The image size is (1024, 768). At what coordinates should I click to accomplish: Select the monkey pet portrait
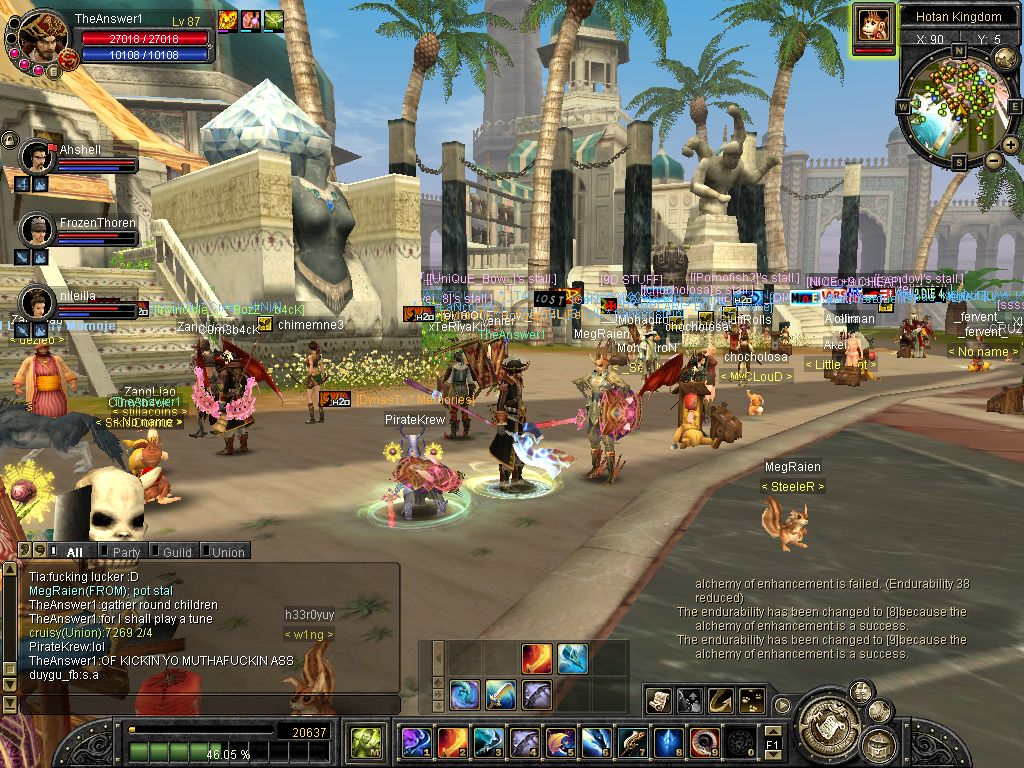(873, 24)
